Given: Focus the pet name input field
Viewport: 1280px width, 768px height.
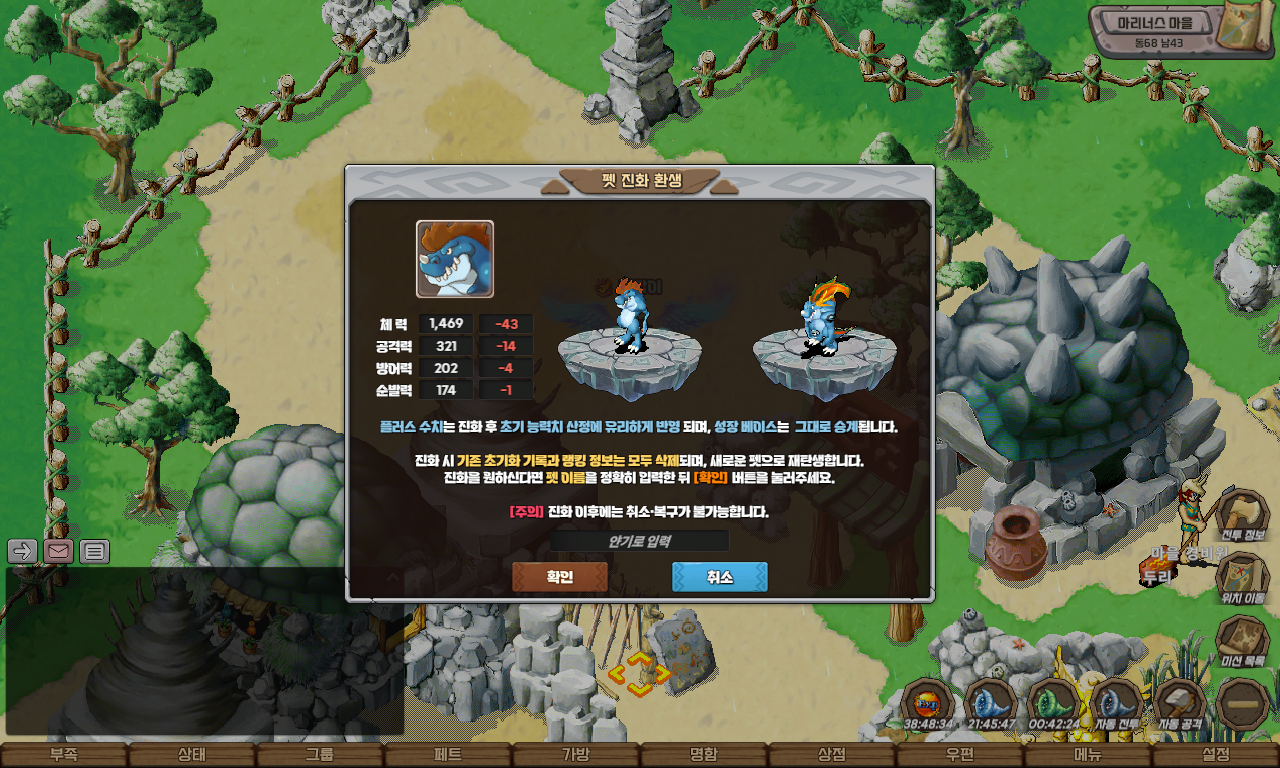Looking at the screenshot, I should [x=639, y=541].
